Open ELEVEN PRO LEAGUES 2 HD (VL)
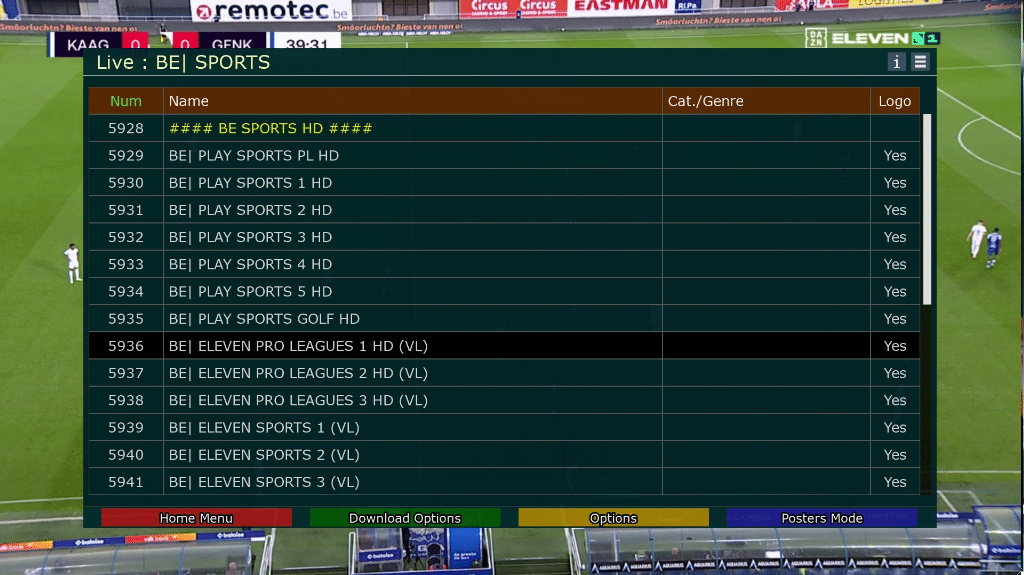1024x575 pixels. tap(298, 373)
